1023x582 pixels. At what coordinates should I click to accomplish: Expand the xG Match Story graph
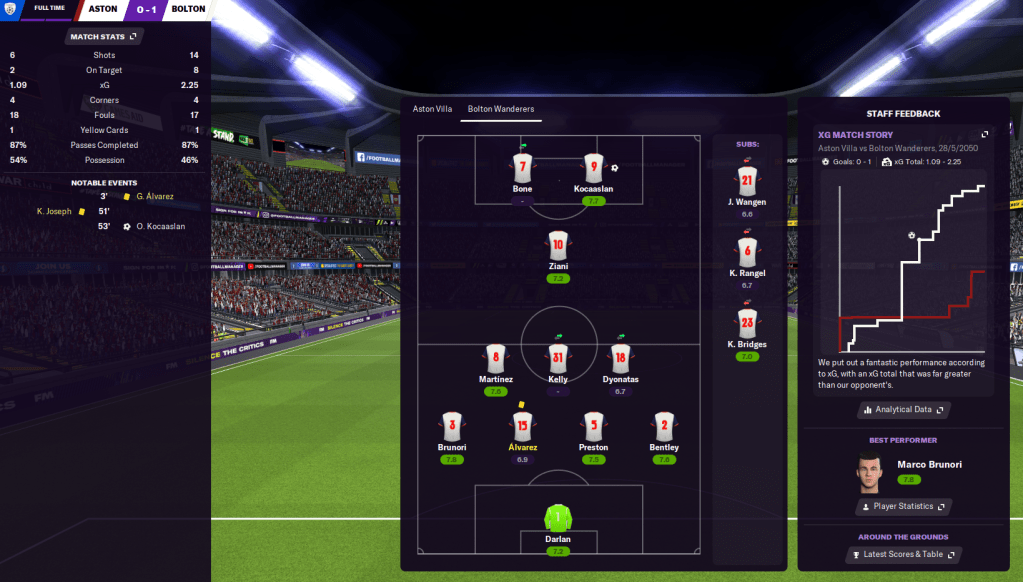pyautogui.click(x=984, y=135)
